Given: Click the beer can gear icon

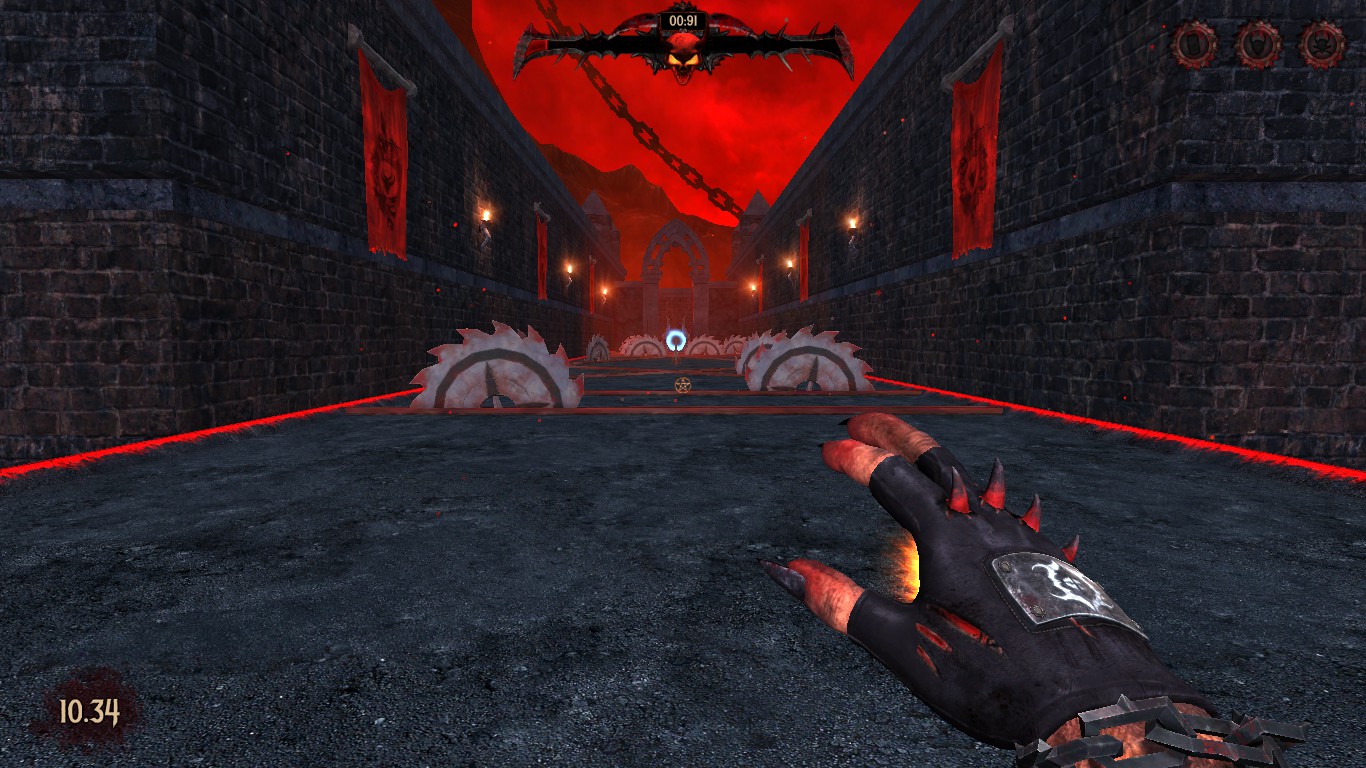Looking at the screenshot, I should pos(1194,44).
